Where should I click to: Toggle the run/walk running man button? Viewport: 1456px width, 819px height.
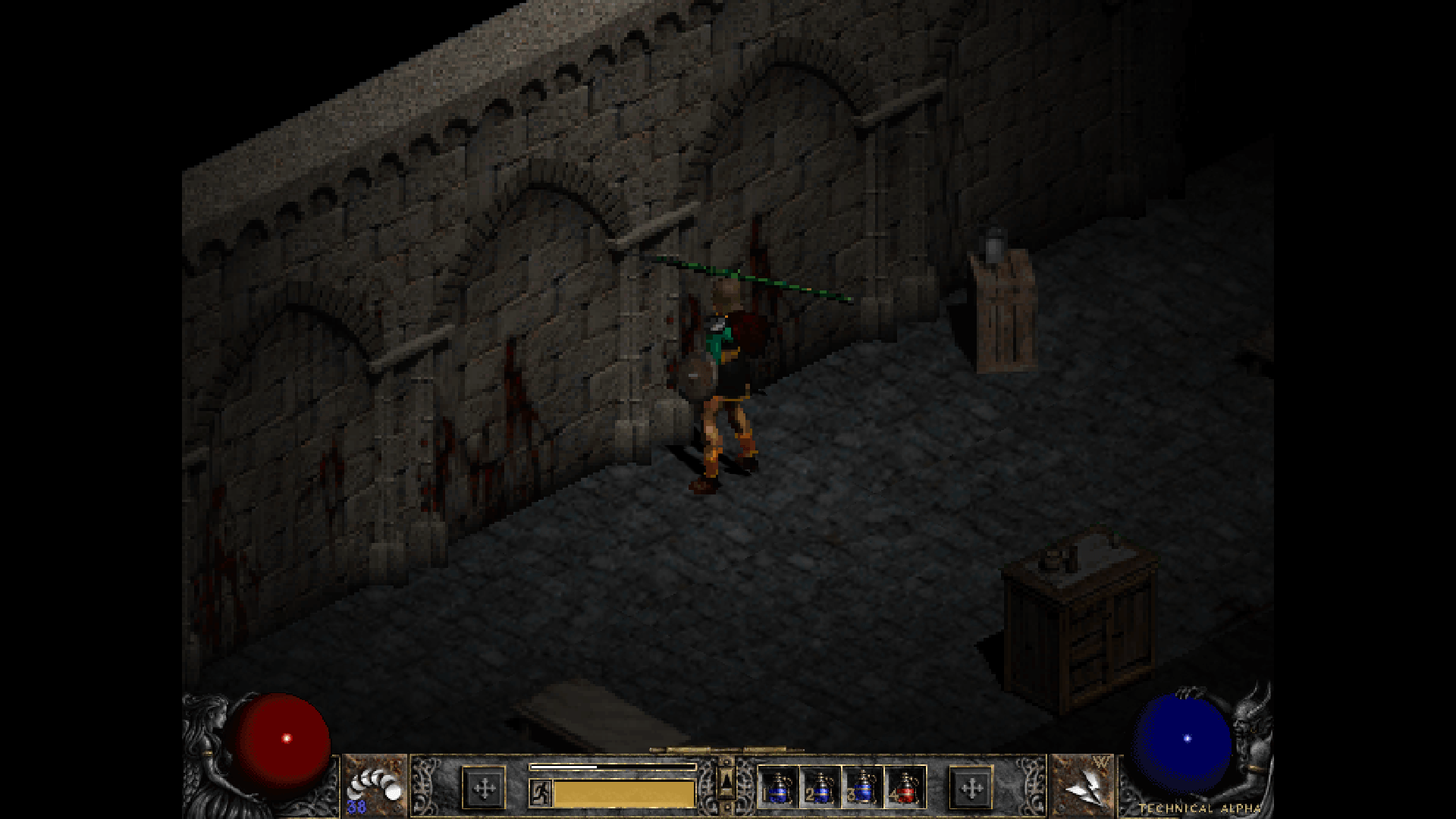540,792
